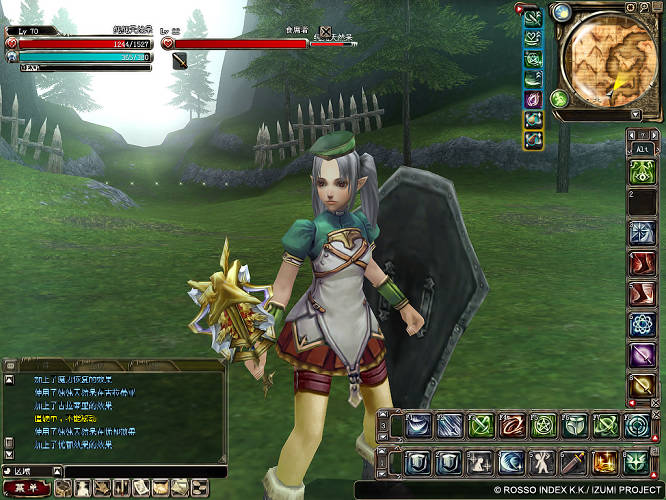The height and width of the screenshot is (500, 666).
Task: Use the golden treasure glow skill
Action: (x=605, y=462)
